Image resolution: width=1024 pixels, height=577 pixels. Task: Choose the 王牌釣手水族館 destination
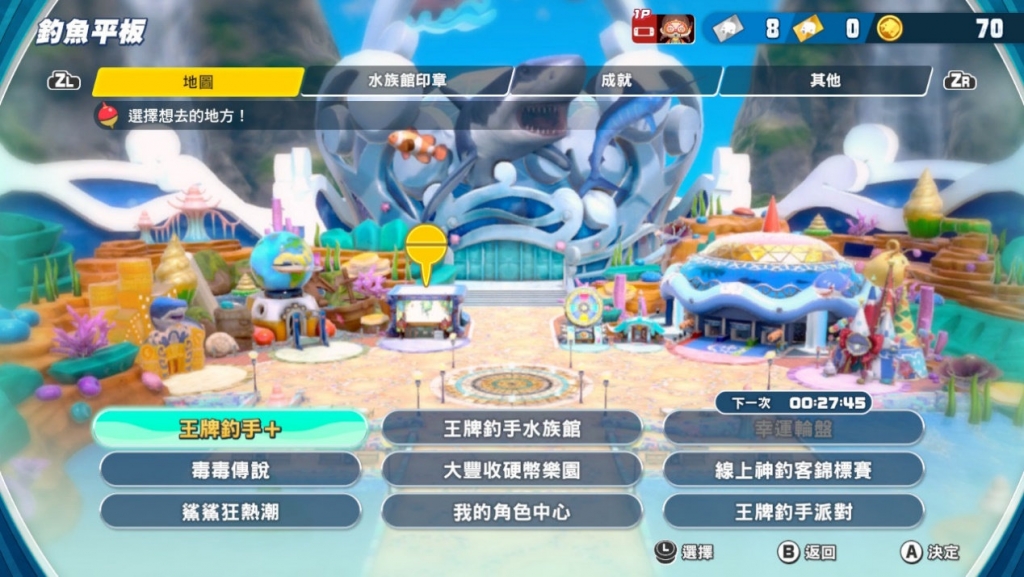coord(512,429)
